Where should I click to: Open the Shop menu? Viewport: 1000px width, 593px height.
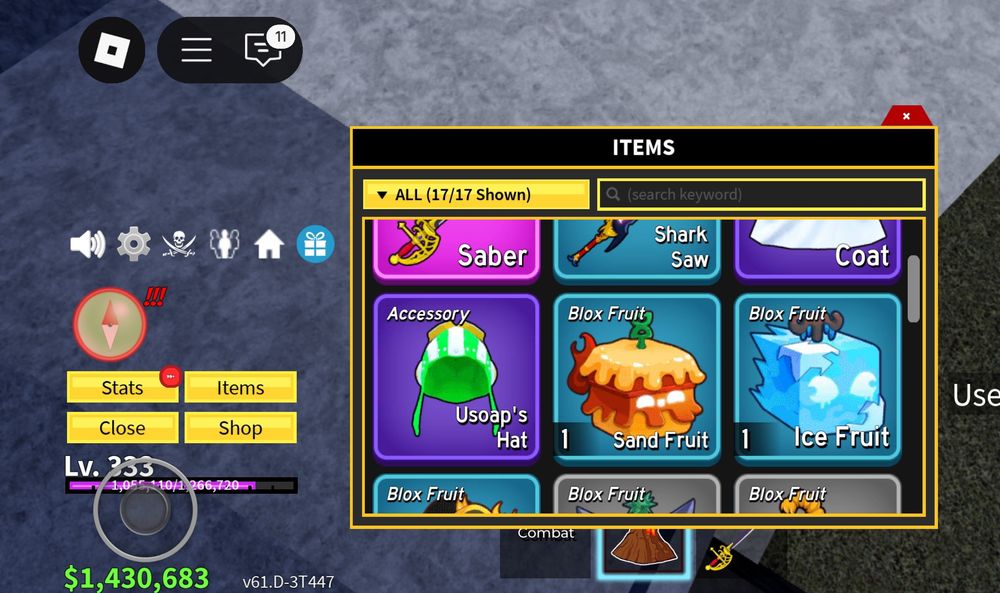point(240,428)
